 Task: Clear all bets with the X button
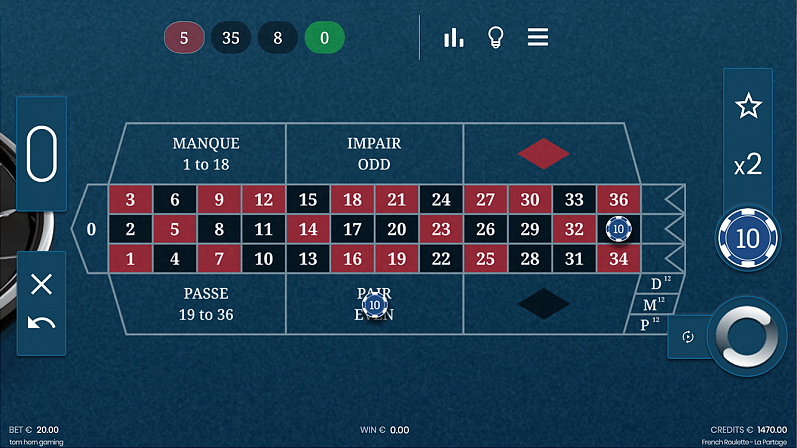(42, 284)
